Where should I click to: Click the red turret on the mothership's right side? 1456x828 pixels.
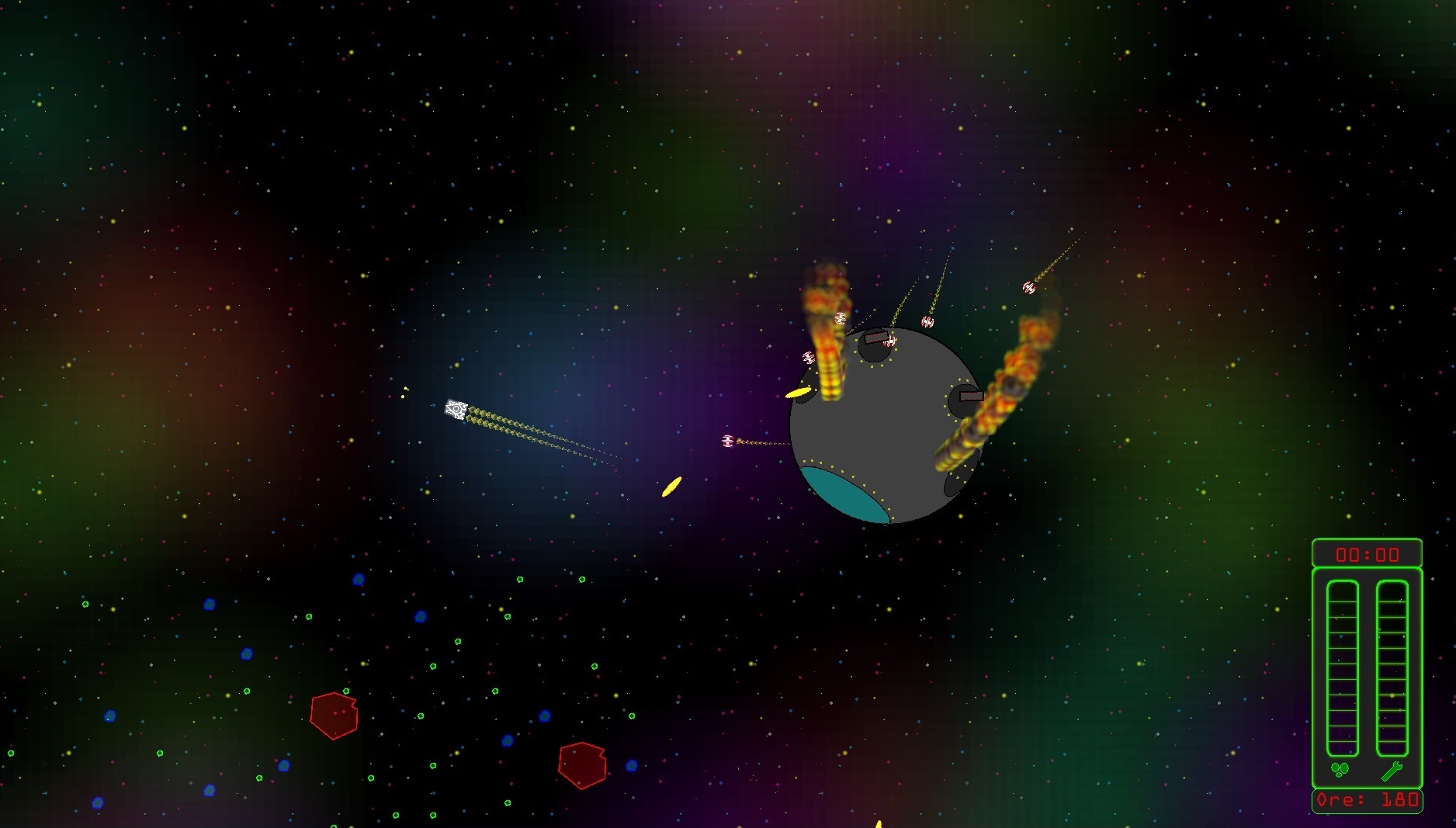(970, 396)
